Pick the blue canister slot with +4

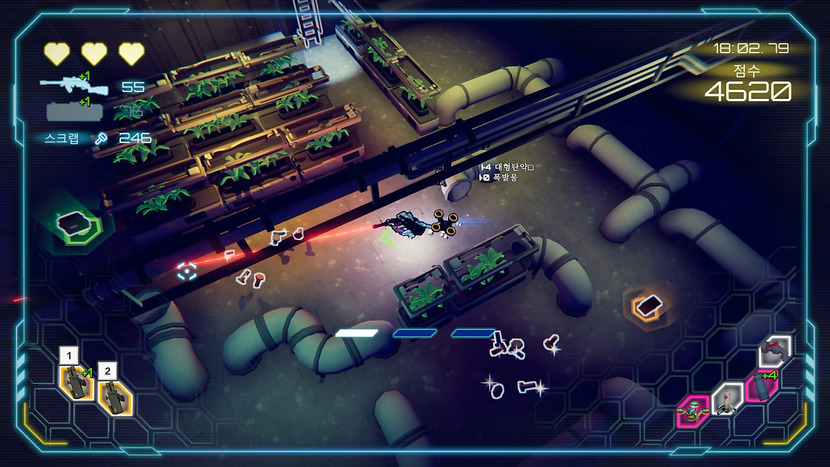point(762,384)
